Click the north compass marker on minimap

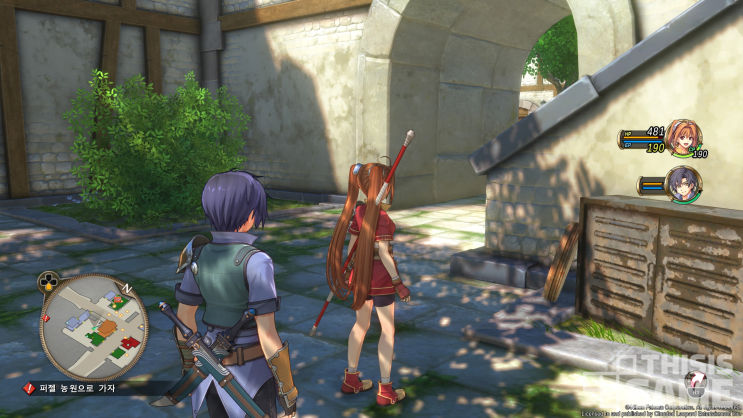pos(127,288)
